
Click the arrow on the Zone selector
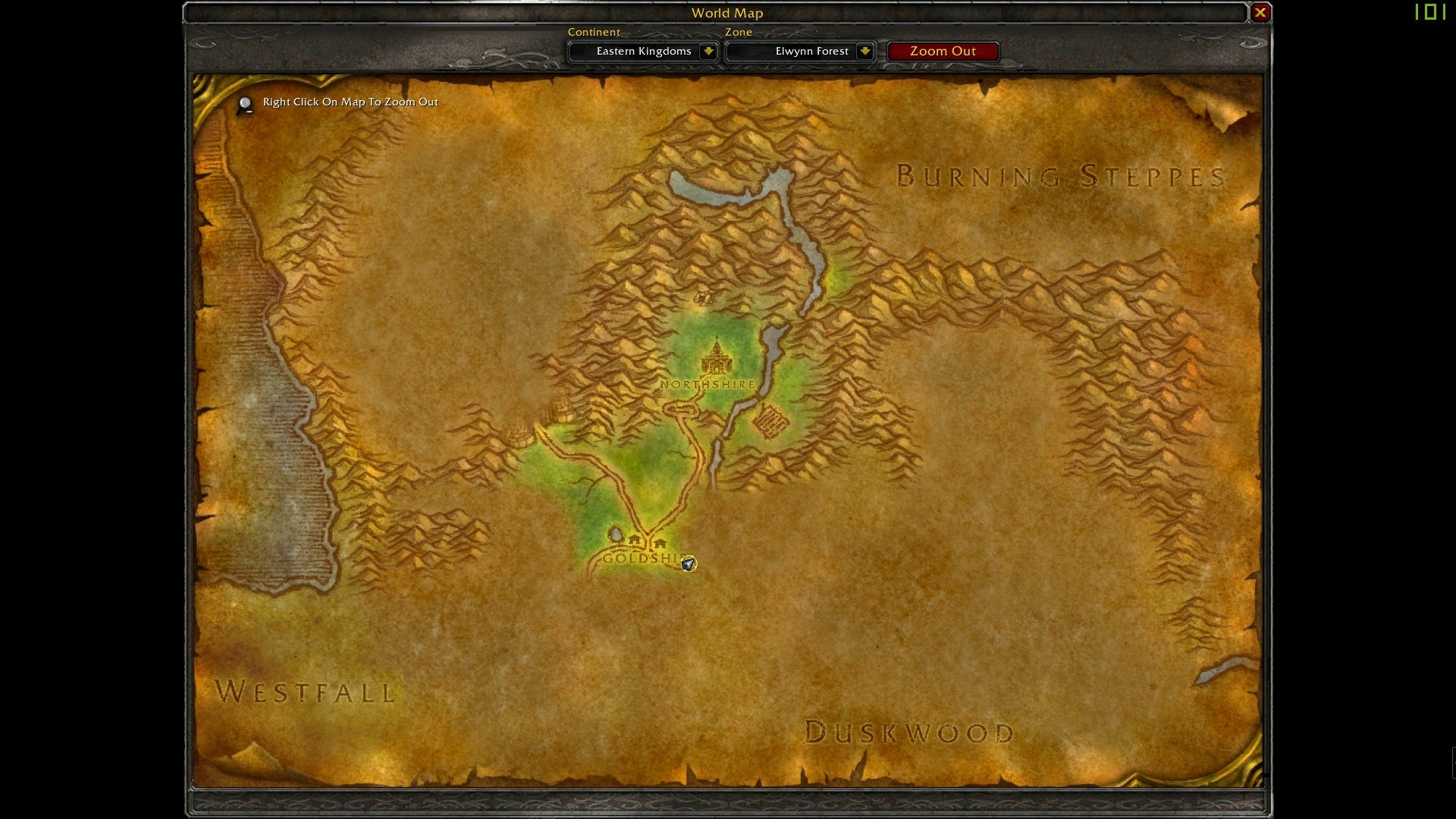(x=864, y=52)
